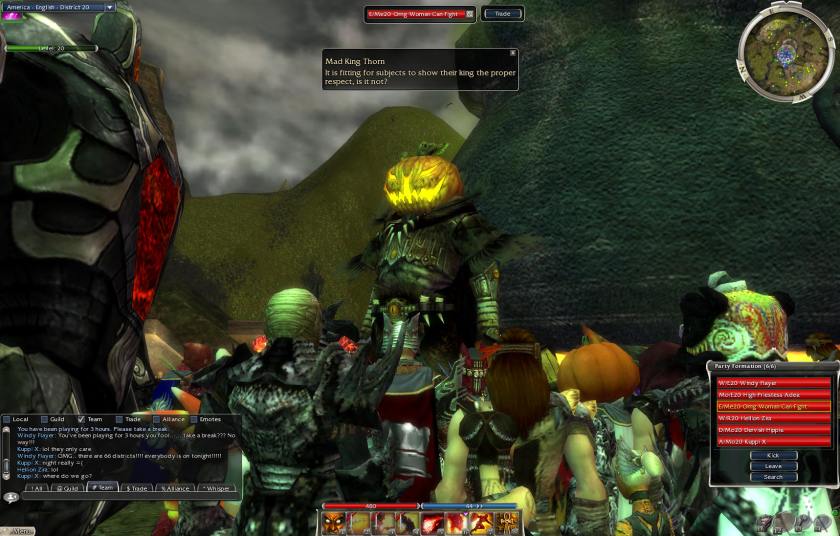Screen dimensions: 840x536
Task: Open party Search
Action: click(773, 477)
